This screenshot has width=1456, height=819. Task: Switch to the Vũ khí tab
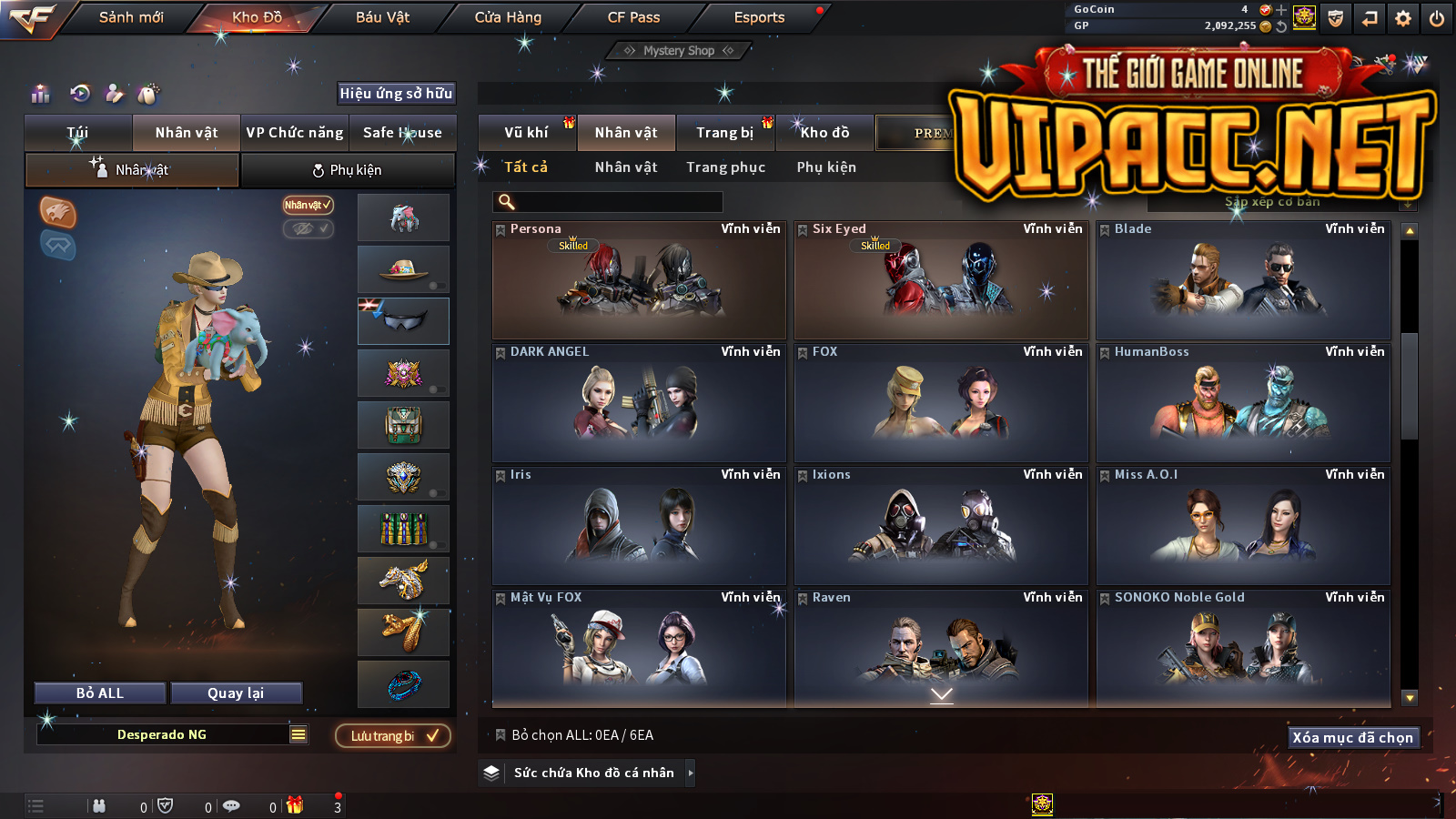pyautogui.click(x=527, y=133)
